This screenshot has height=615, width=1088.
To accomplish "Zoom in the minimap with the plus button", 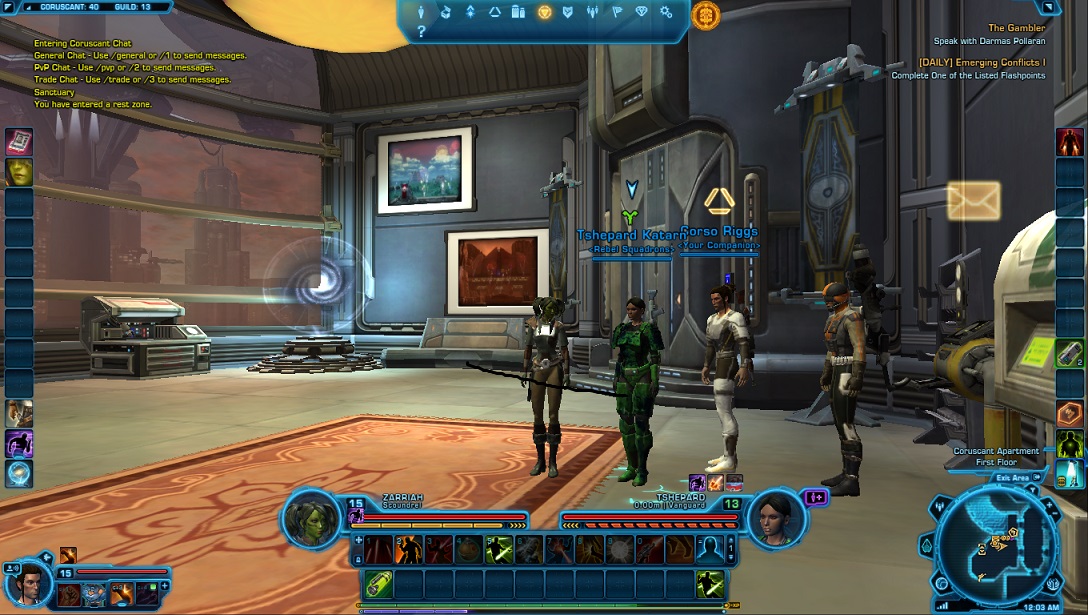I will tap(1049, 504).
